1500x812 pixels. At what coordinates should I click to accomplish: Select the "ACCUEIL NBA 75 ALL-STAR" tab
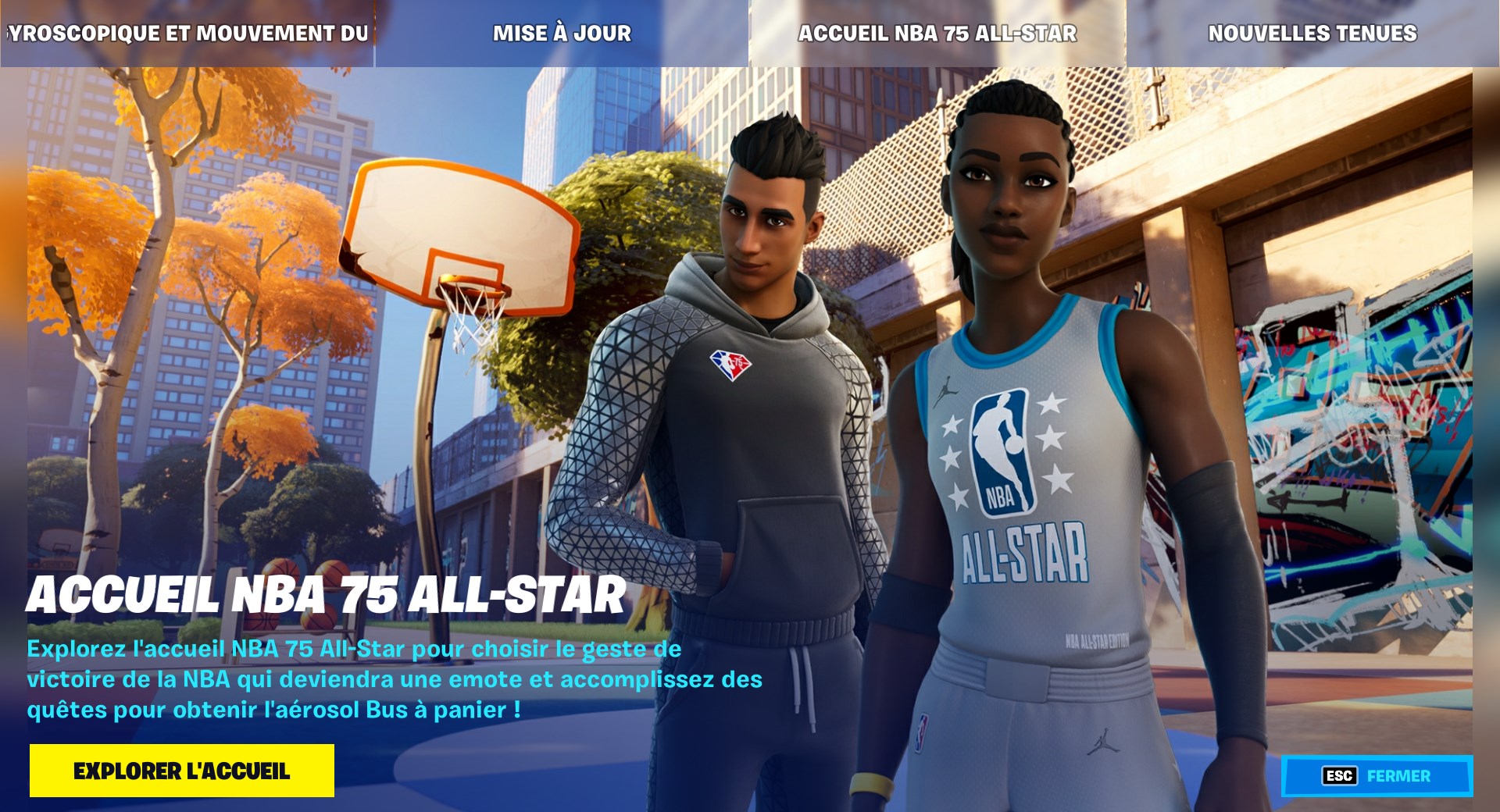pos(936,33)
